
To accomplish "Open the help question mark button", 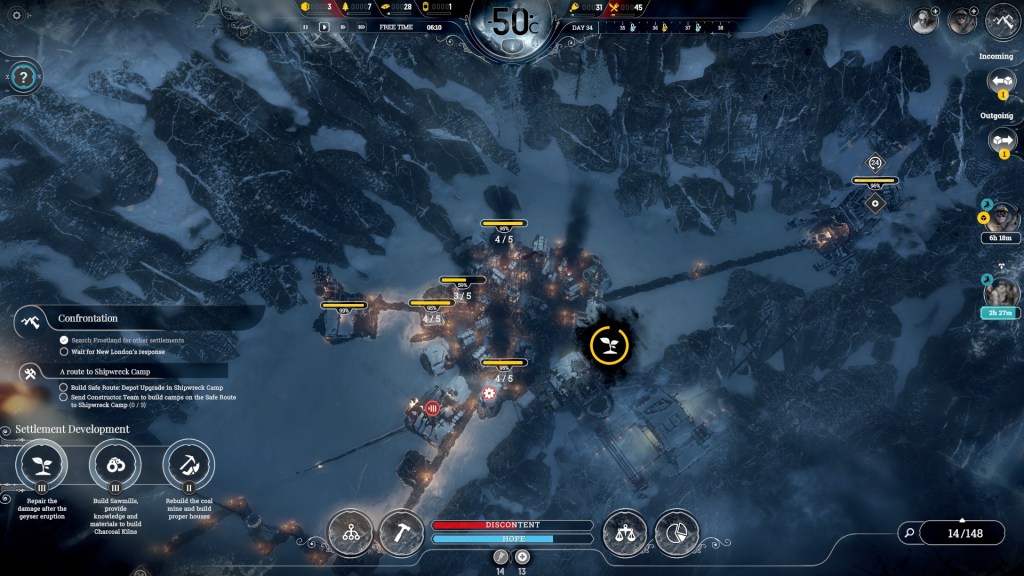I will 26,72.
